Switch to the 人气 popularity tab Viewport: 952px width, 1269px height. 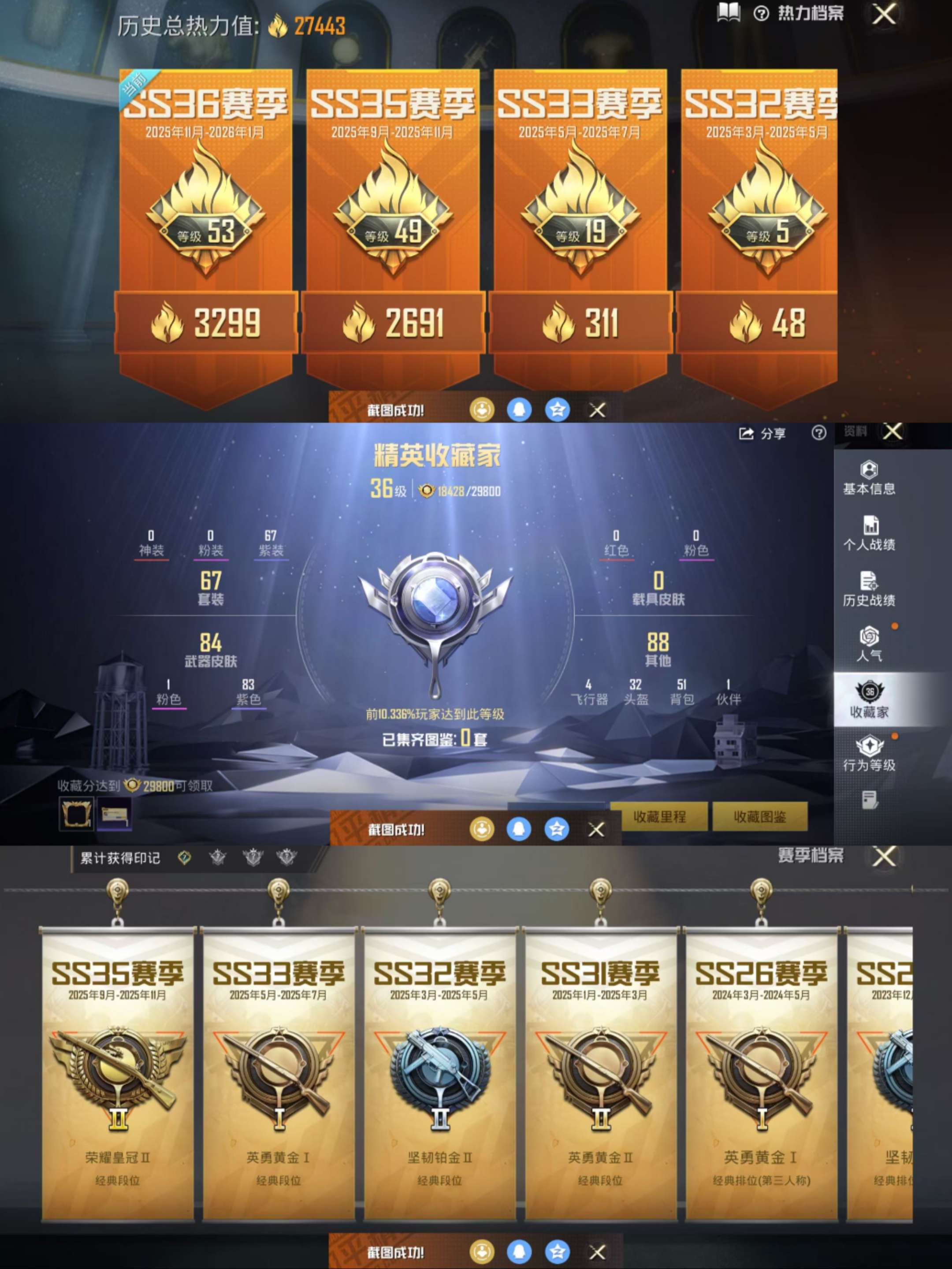tap(869, 644)
